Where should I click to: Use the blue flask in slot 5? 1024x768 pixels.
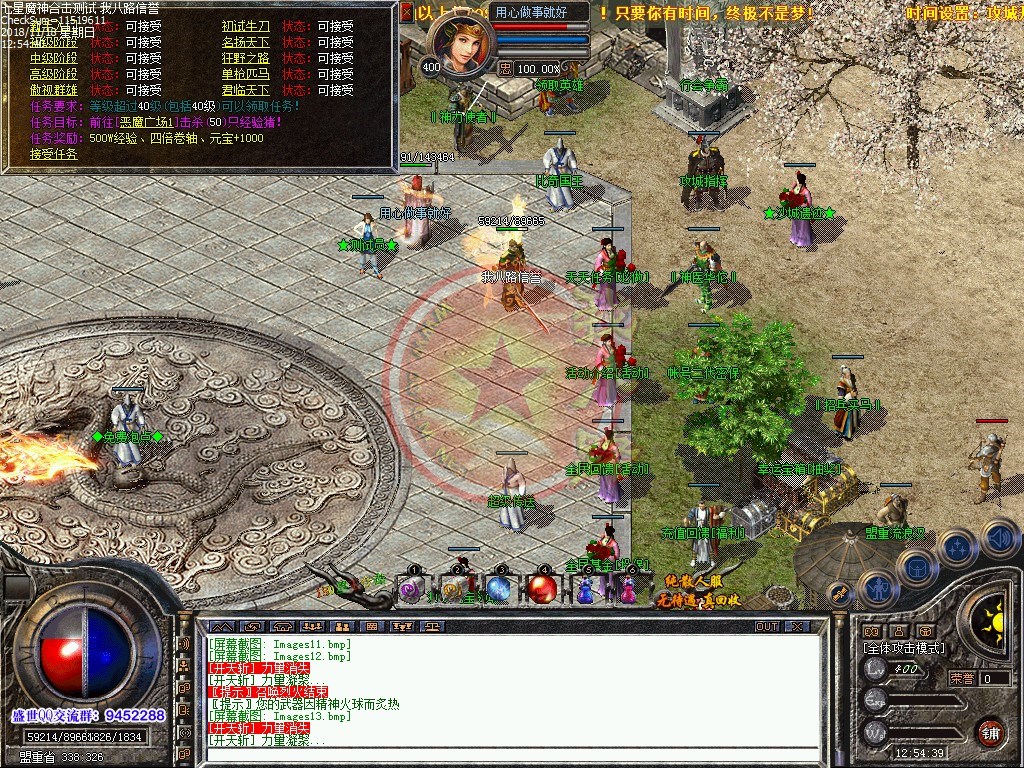585,590
